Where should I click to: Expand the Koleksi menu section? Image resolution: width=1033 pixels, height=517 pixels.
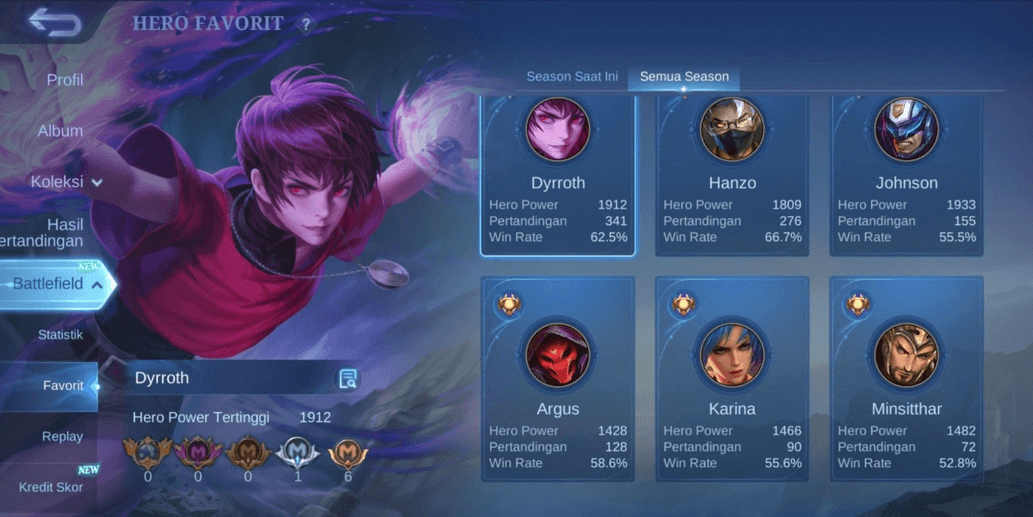pos(66,182)
